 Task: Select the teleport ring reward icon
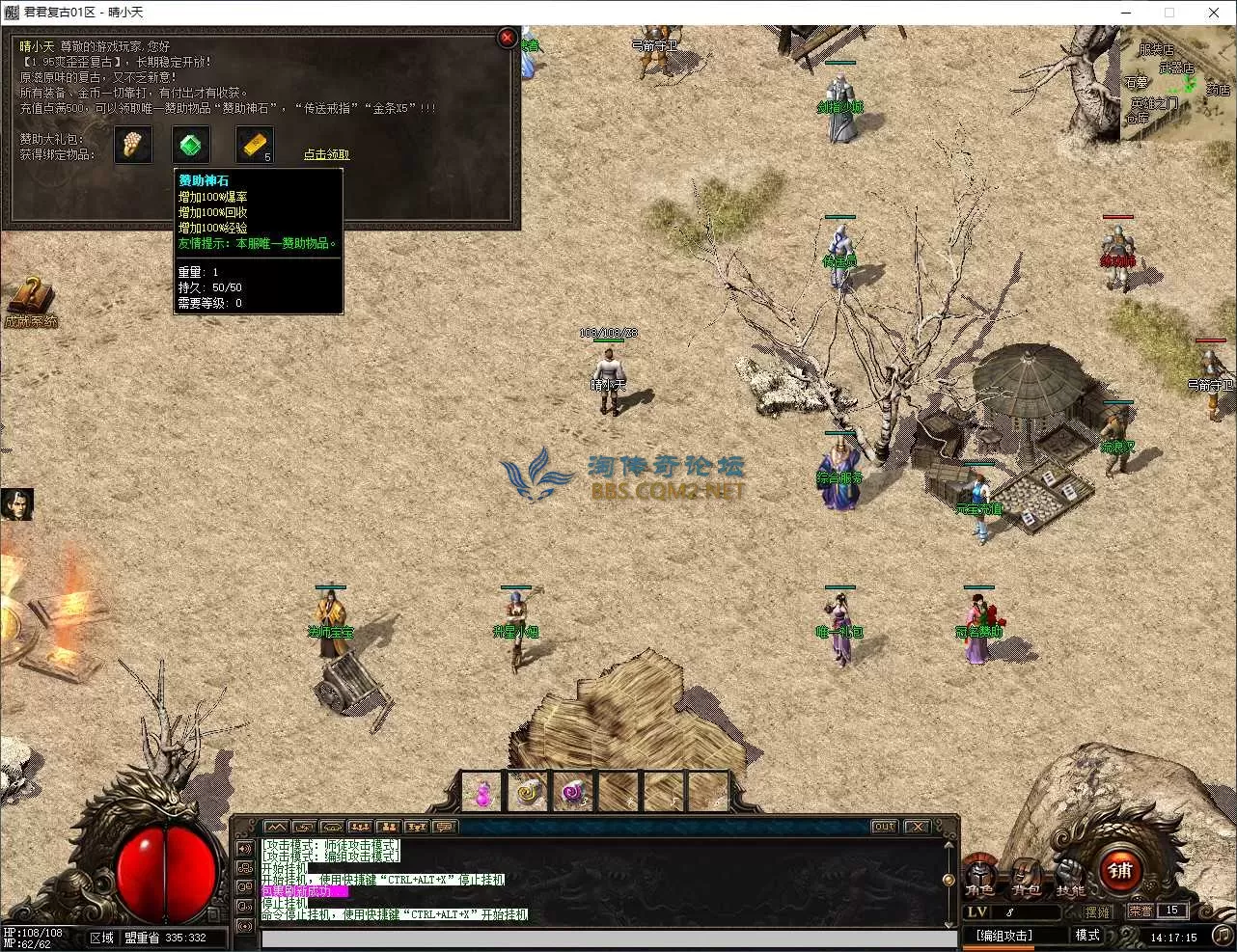coord(133,146)
